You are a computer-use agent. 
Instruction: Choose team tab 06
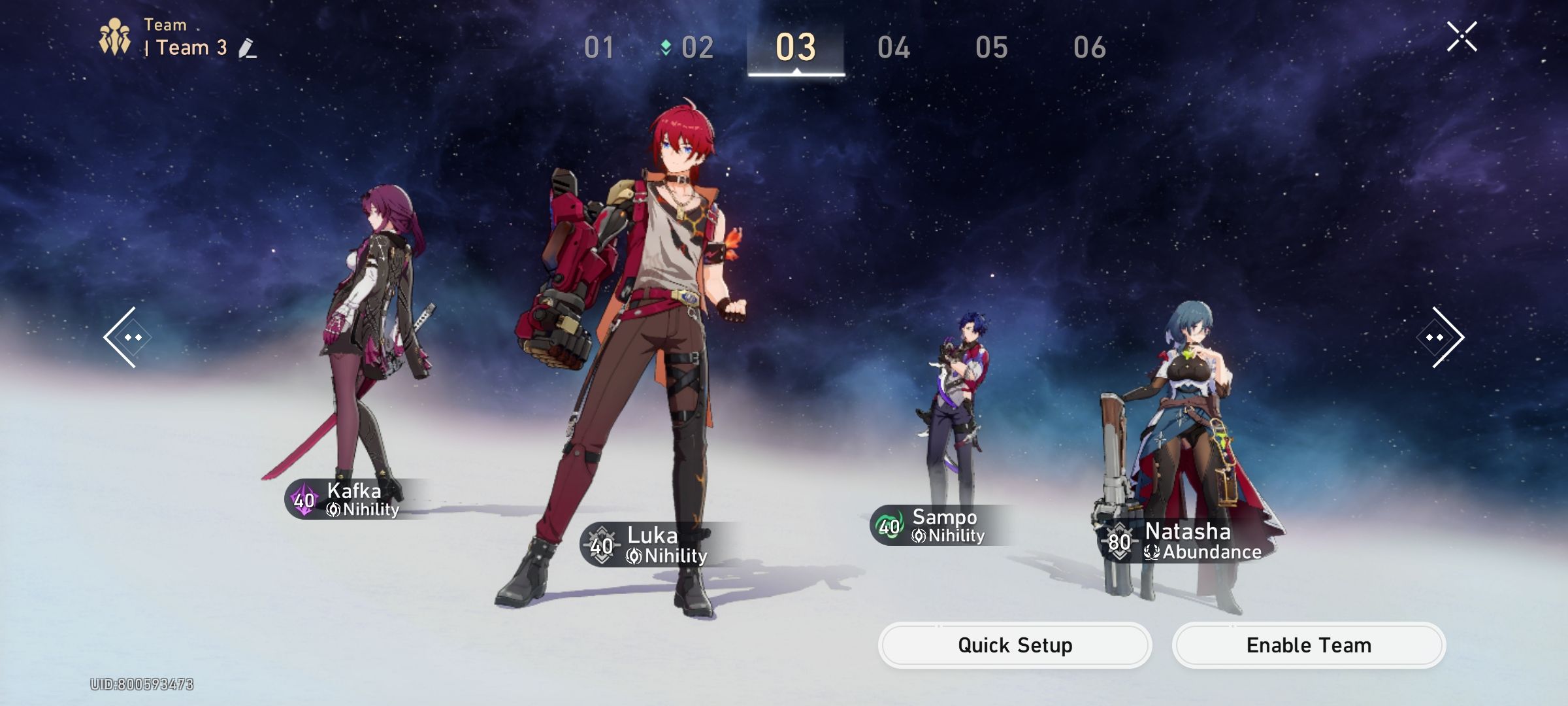point(1089,48)
